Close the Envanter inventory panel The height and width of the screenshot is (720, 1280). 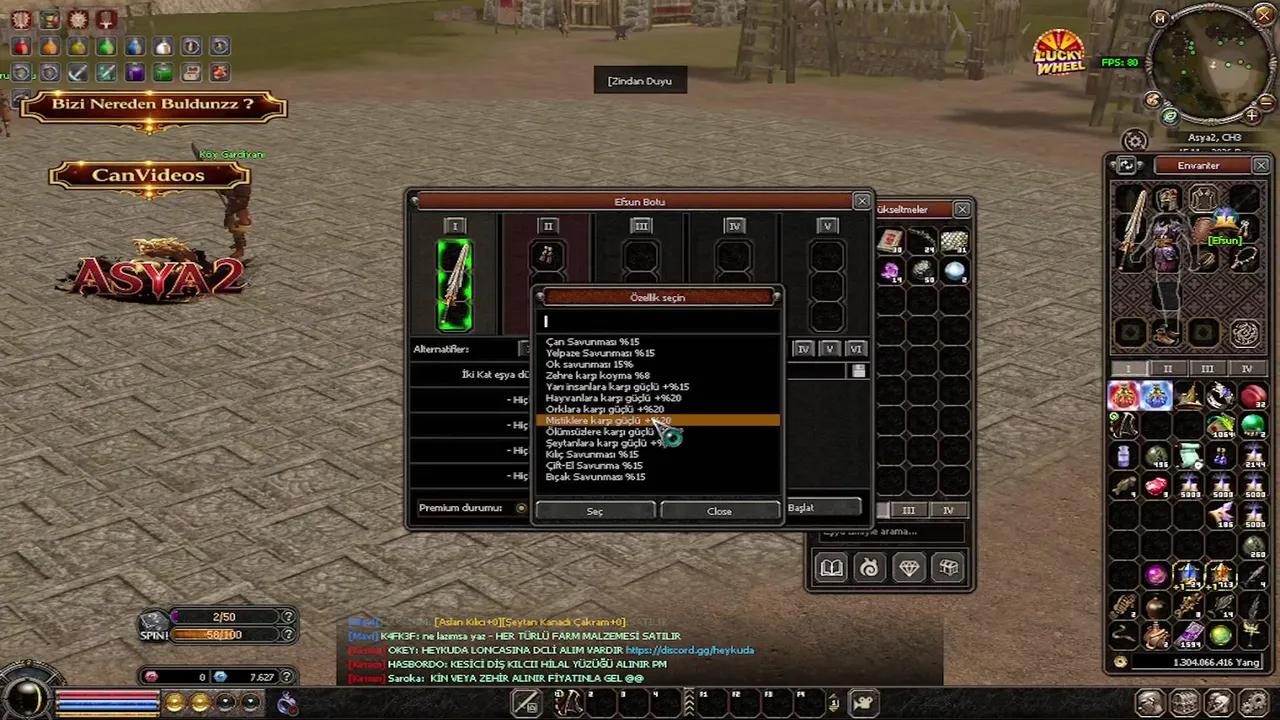1261,165
